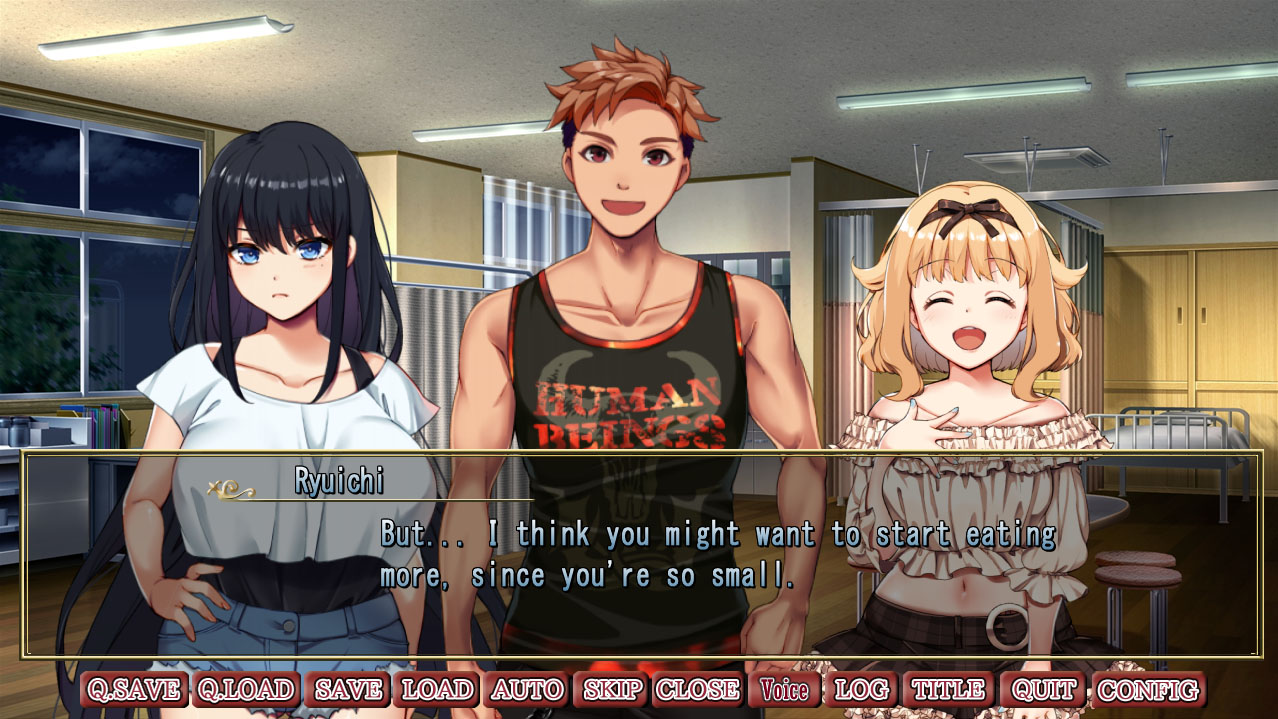Return to the TITLE screen
This screenshot has width=1278, height=719.
click(948, 690)
